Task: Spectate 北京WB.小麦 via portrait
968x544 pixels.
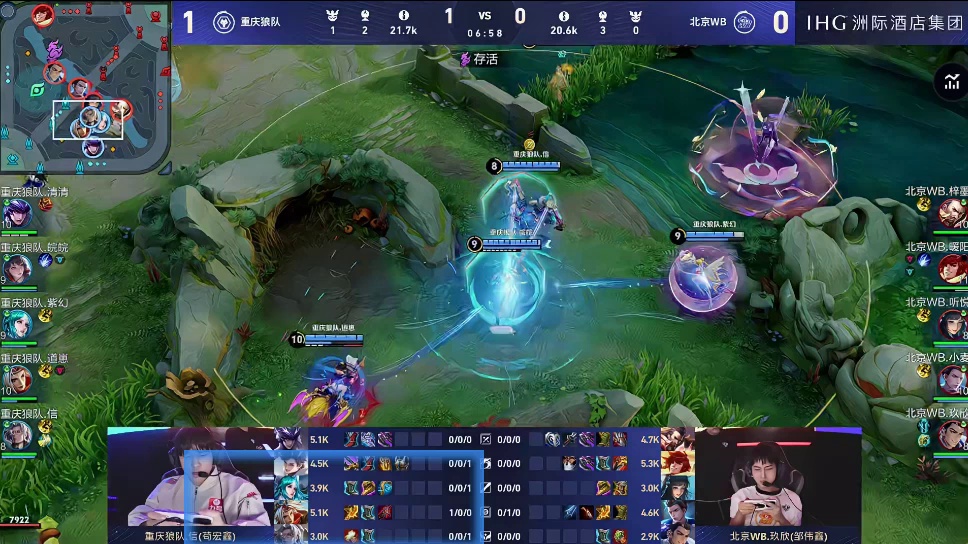Action: [951, 379]
